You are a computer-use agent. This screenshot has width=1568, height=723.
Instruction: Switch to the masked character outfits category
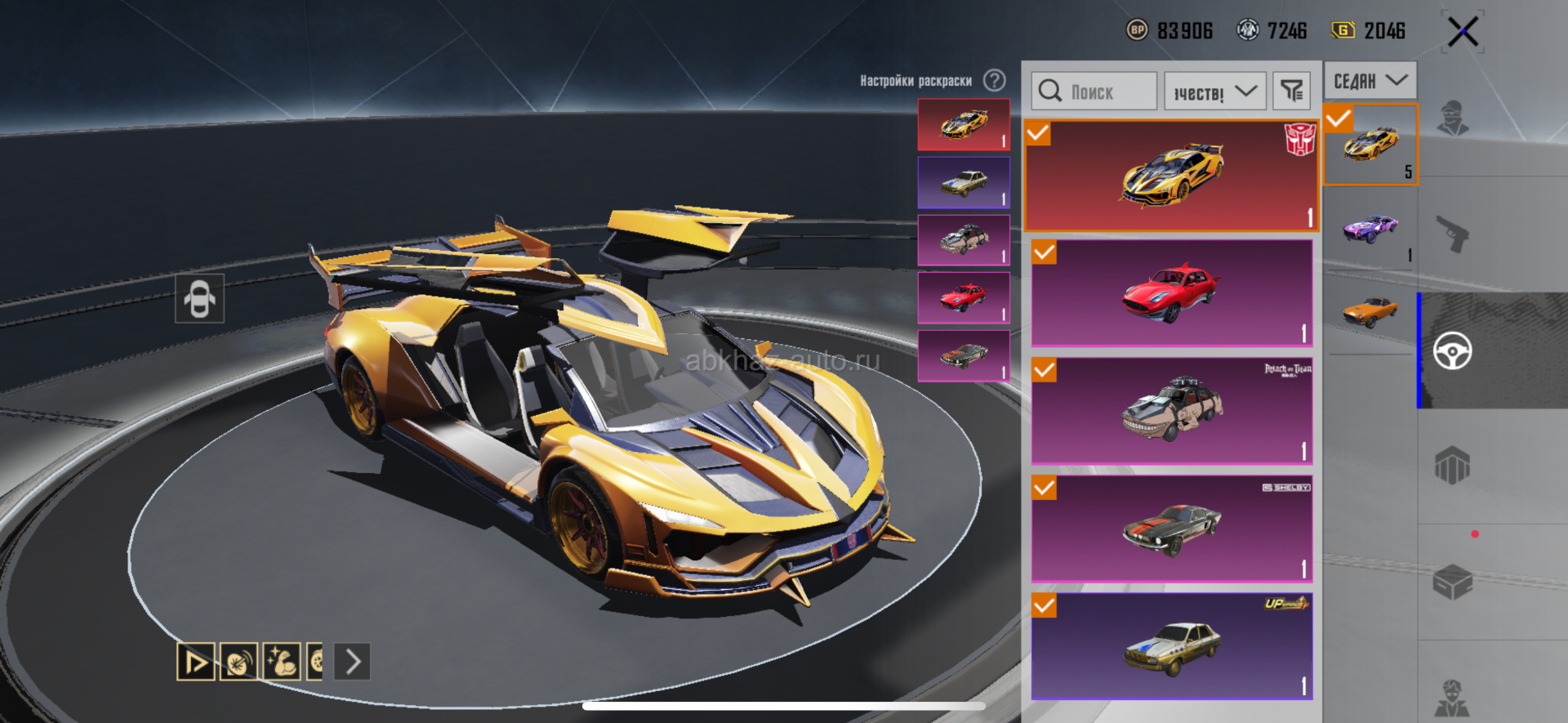[1452, 118]
